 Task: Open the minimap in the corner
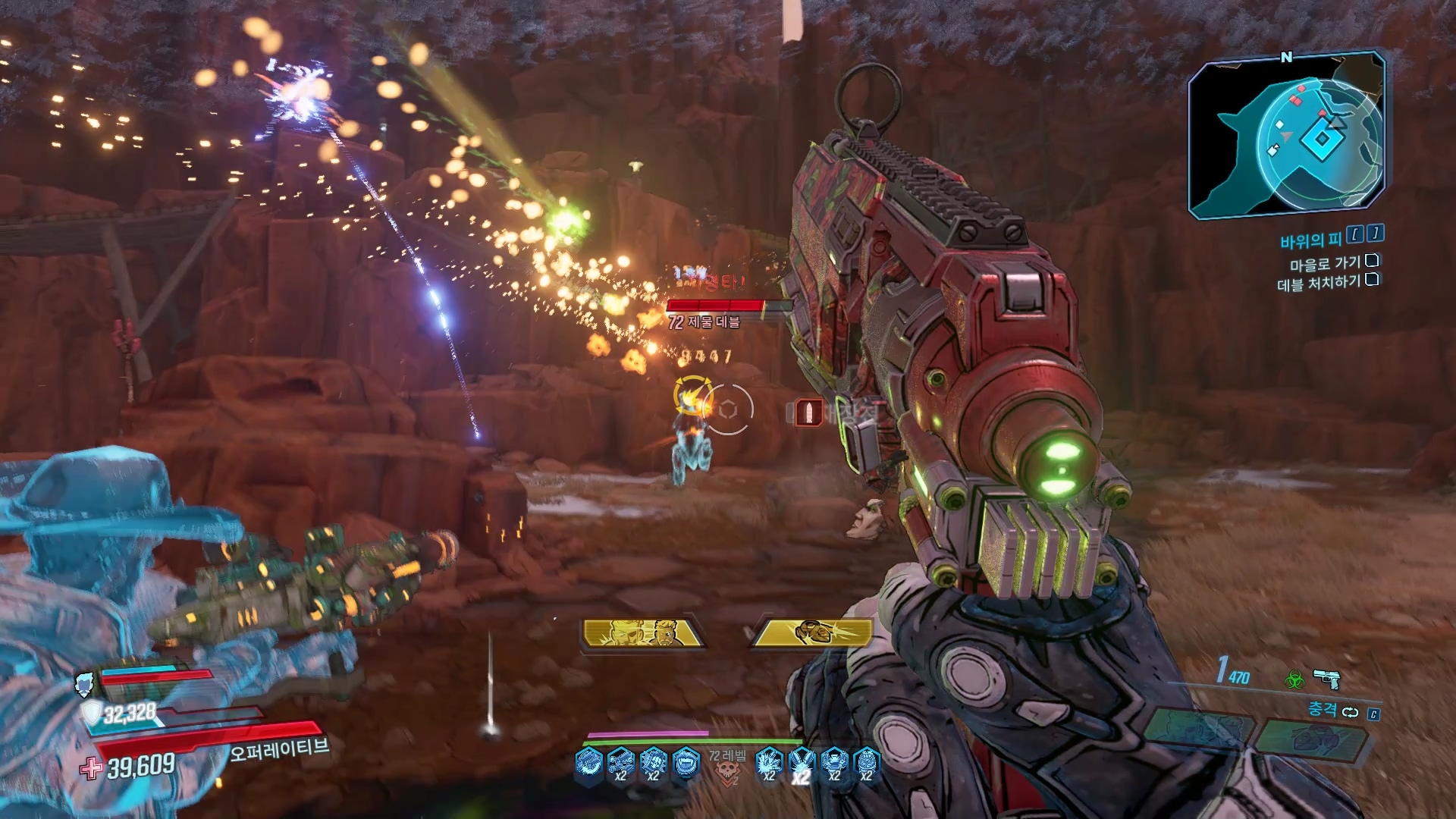click(1287, 136)
